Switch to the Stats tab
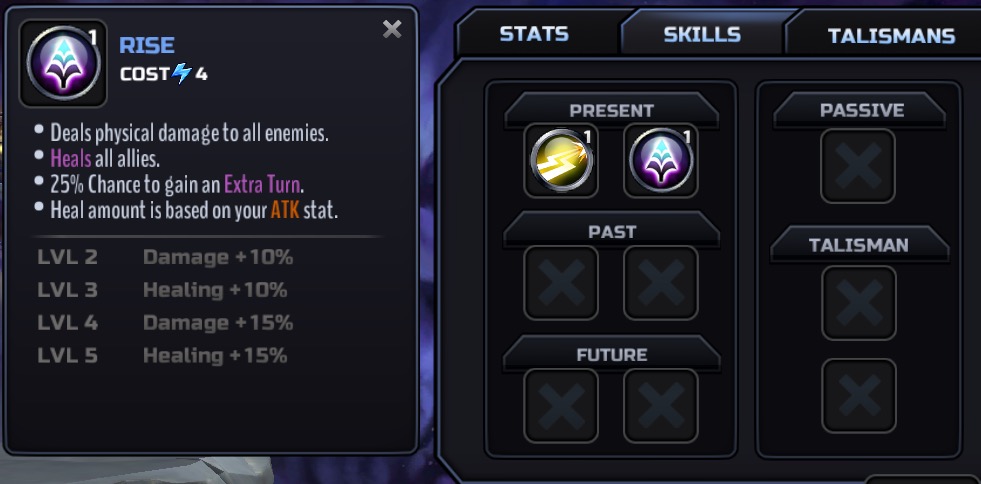The image size is (981, 484). tap(534, 34)
